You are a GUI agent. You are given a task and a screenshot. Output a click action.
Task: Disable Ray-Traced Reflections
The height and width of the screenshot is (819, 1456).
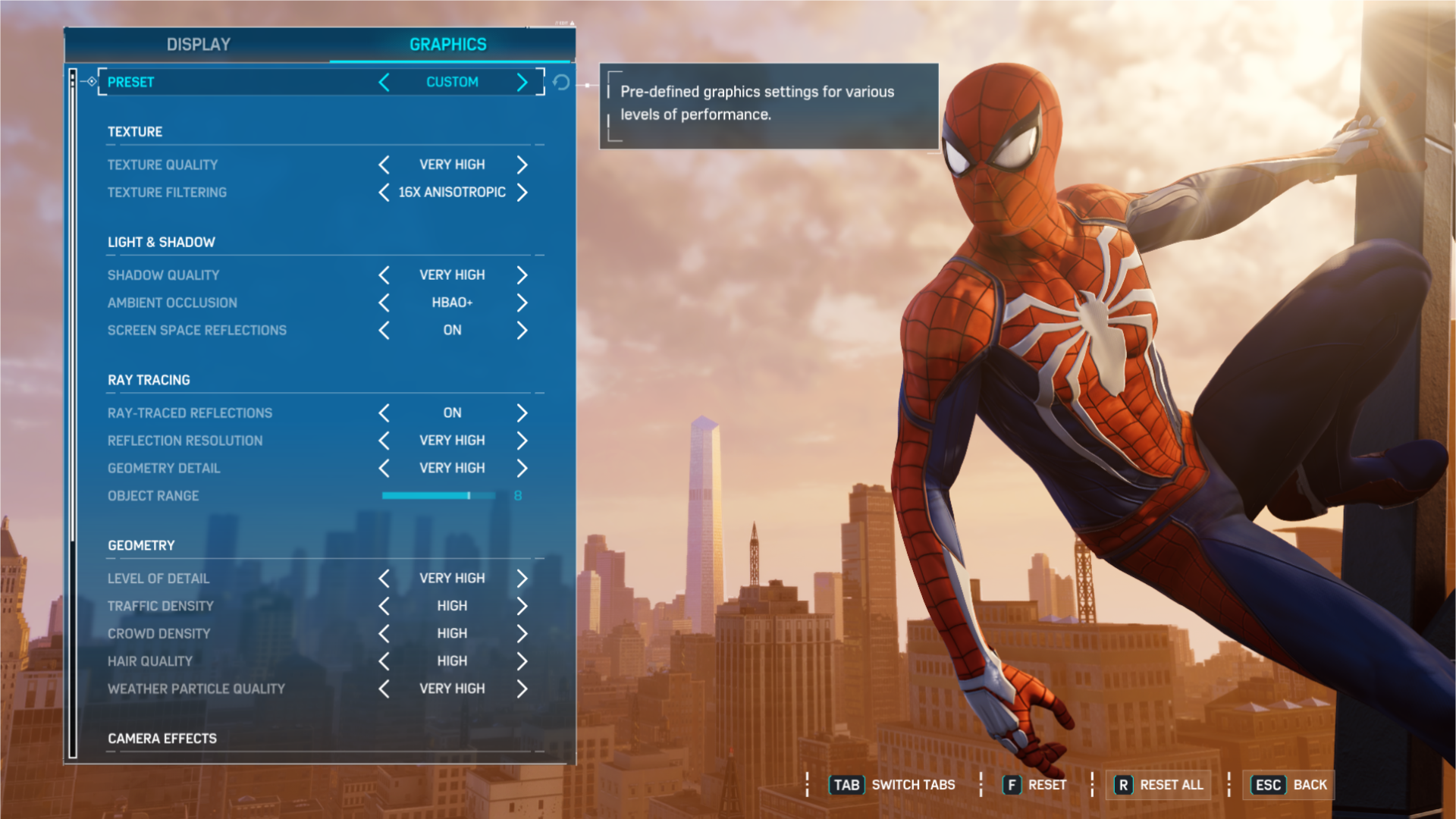(384, 413)
